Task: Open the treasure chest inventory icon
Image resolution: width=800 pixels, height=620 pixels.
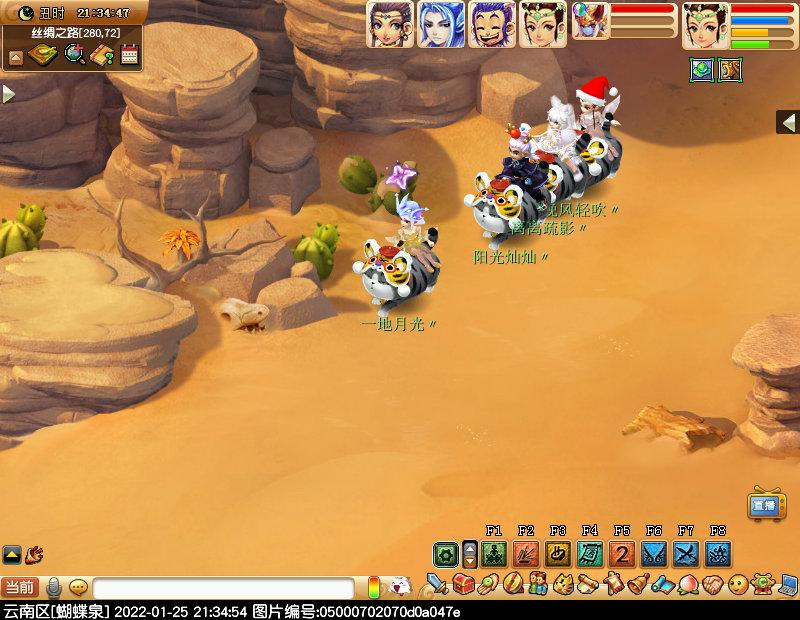Action: point(462,583)
